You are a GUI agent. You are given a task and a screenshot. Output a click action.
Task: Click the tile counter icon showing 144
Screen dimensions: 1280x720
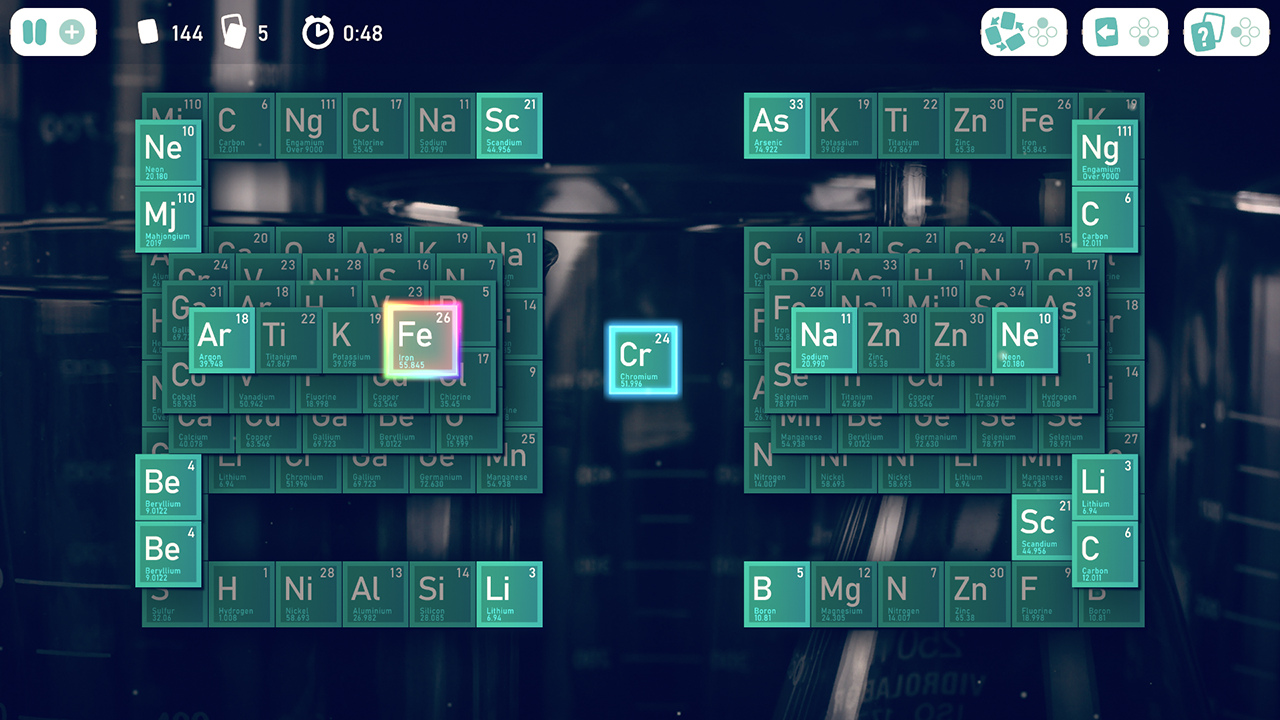tap(148, 32)
